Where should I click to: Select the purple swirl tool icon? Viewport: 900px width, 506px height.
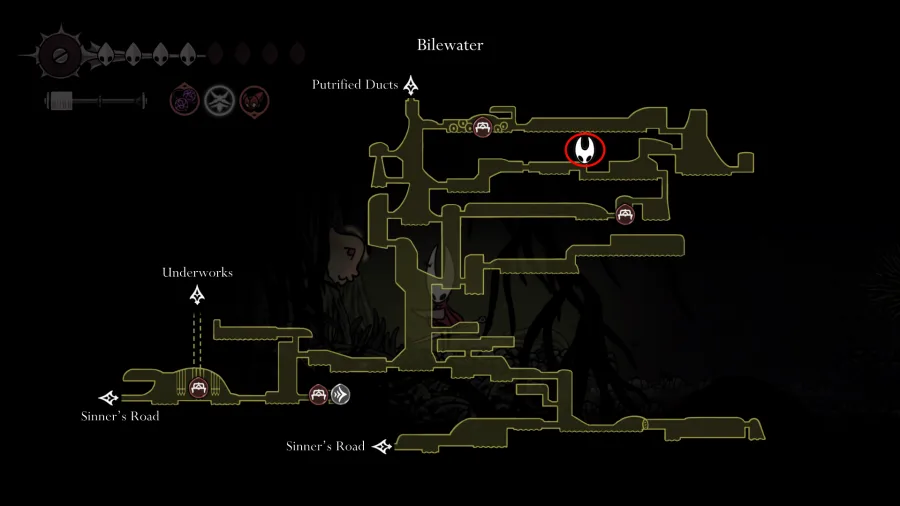tap(184, 100)
